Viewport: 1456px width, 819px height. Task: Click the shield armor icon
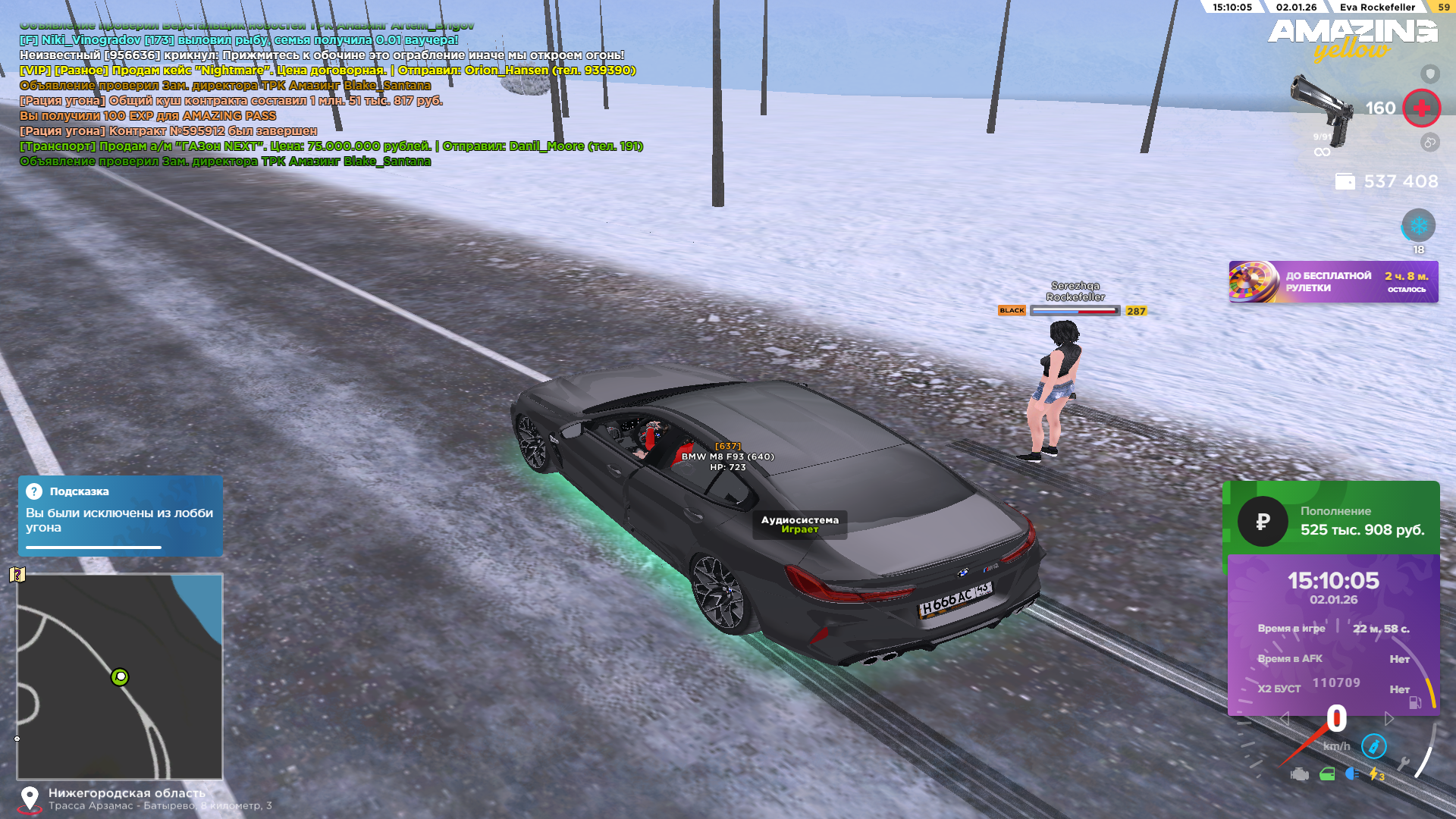(x=1429, y=74)
